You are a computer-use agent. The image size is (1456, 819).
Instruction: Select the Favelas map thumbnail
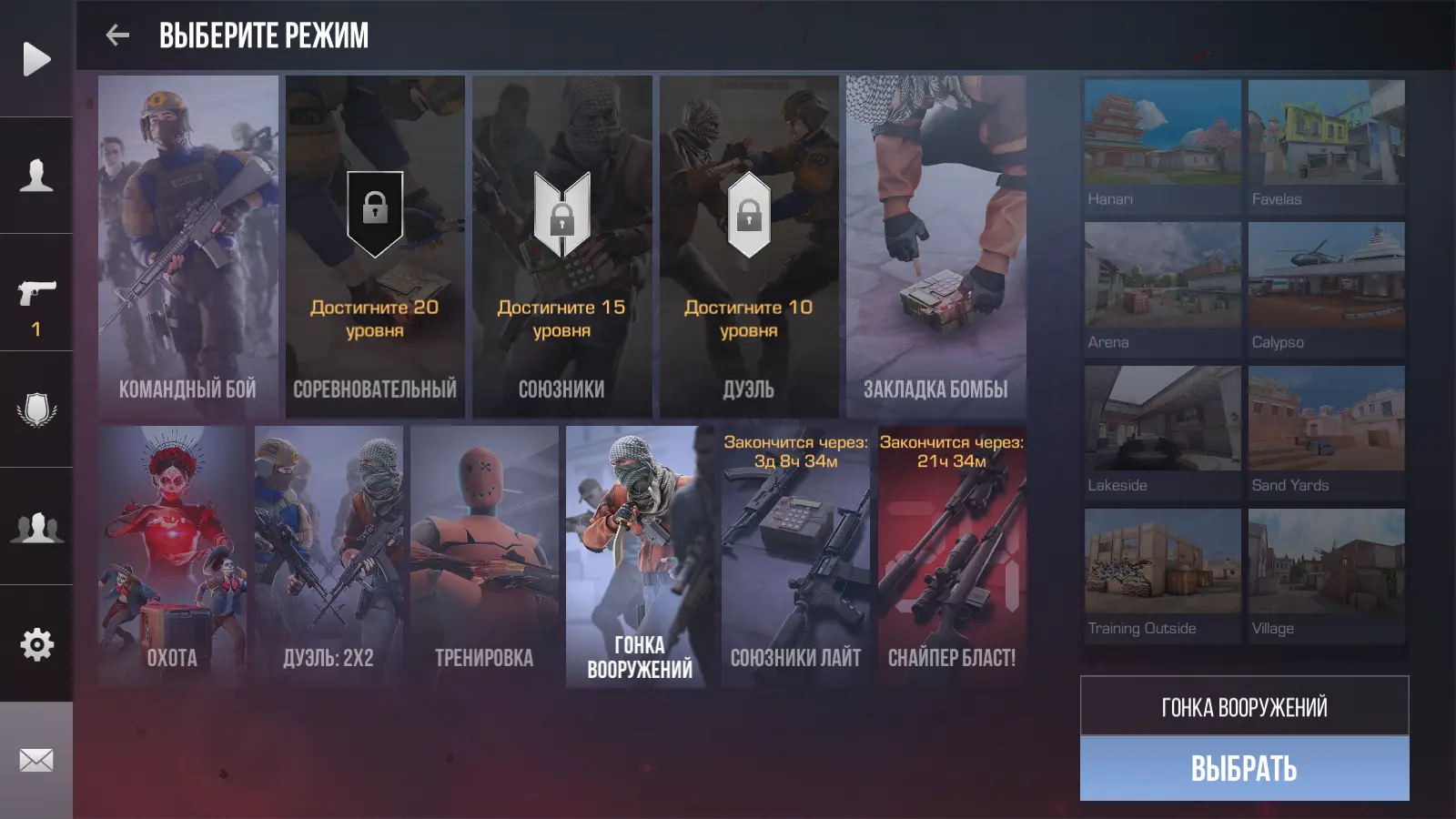[1326, 146]
